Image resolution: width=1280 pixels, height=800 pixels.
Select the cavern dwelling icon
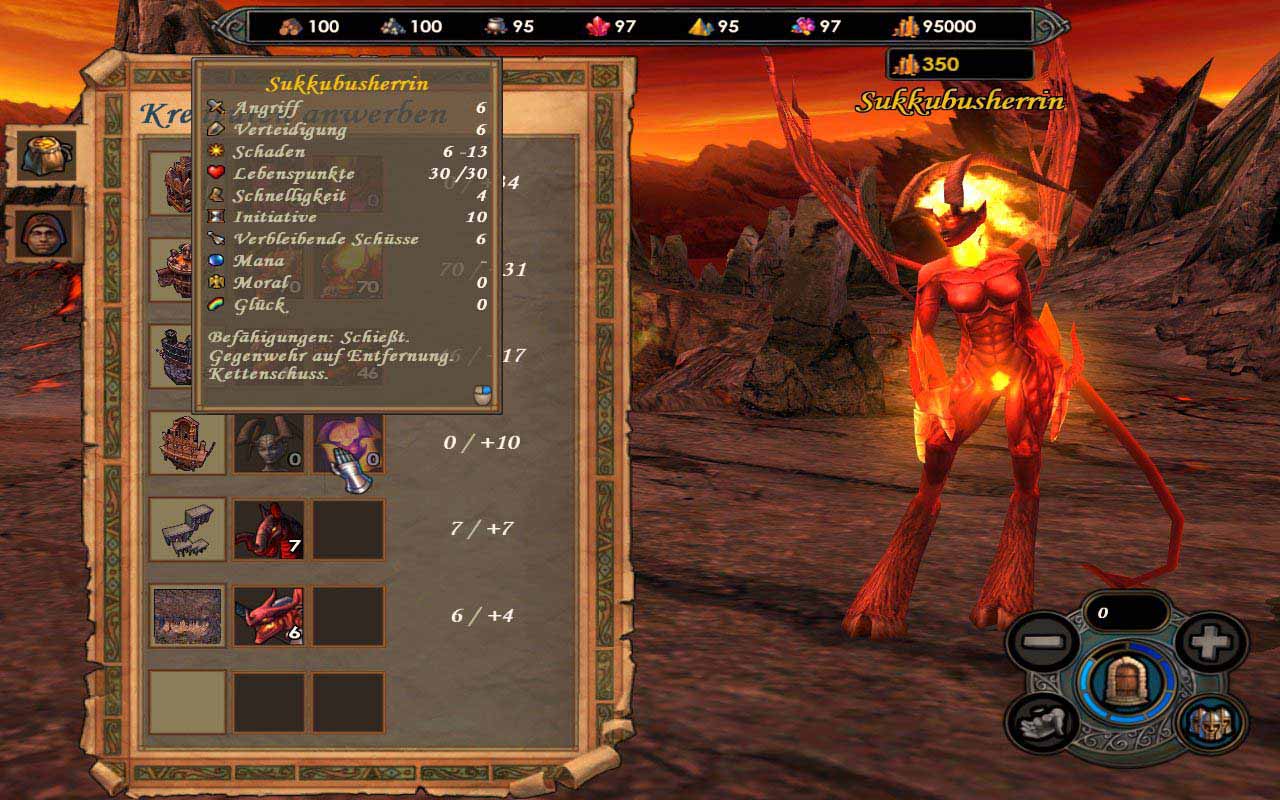(x=187, y=615)
